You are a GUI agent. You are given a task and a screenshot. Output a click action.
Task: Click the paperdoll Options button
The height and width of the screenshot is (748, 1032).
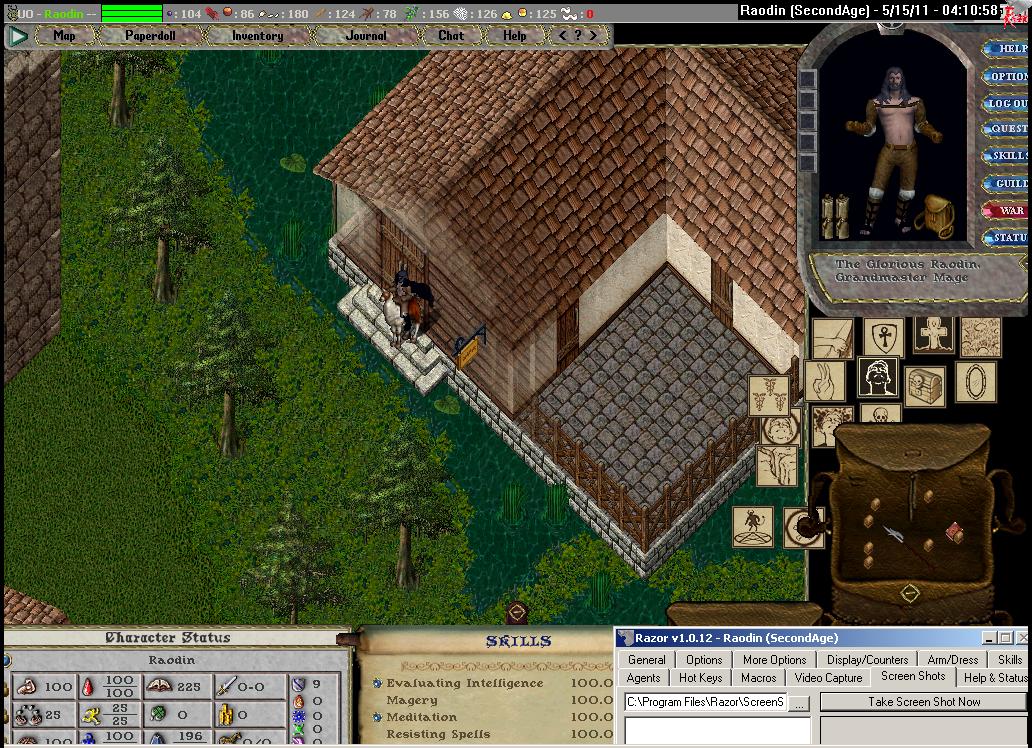point(1008,77)
